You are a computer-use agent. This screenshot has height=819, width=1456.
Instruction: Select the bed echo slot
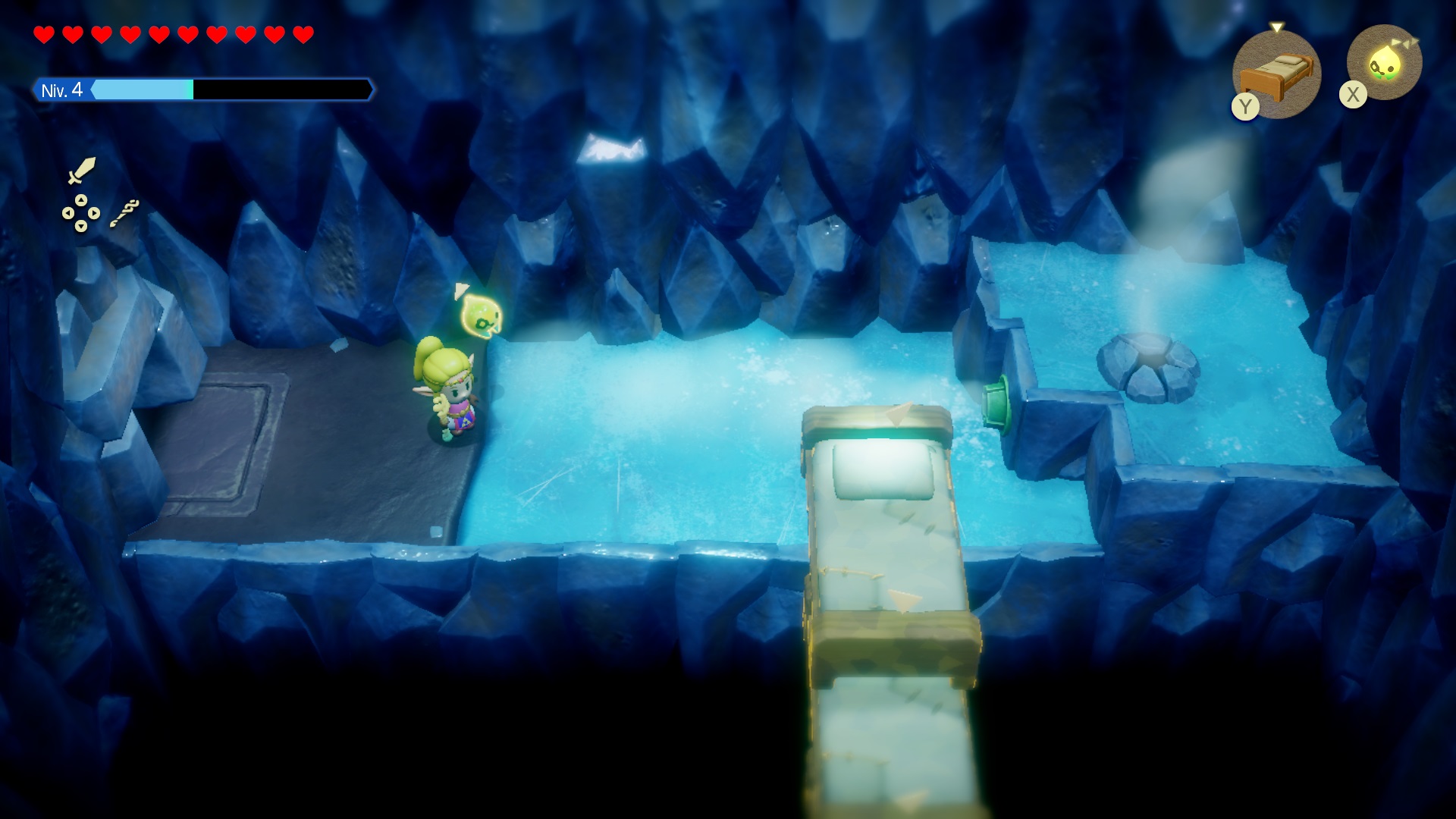tap(1277, 74)
